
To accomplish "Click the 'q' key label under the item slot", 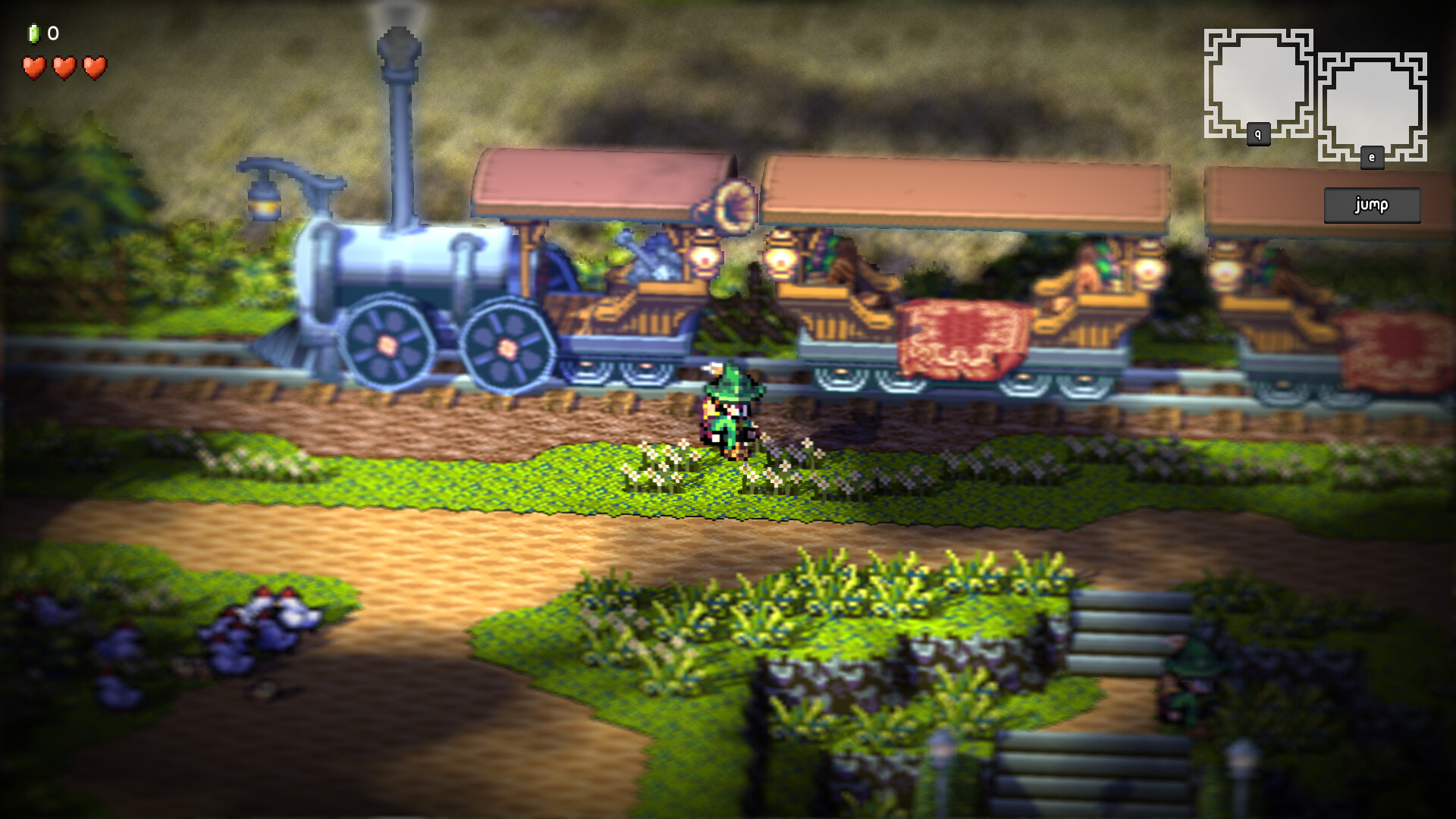I will [1258, 133].
